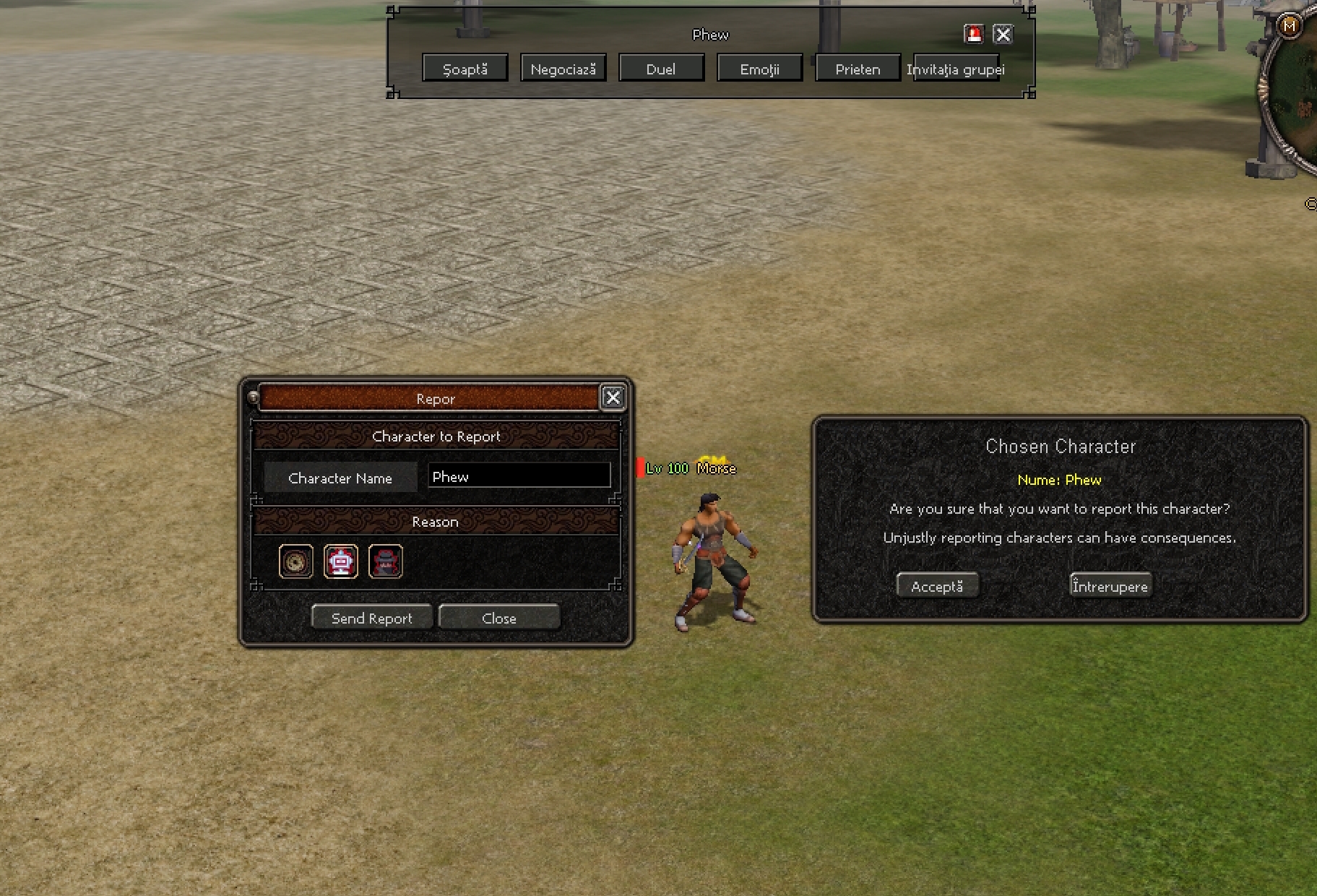The image size is (1317, 896).
Task: Send a group invite with Invitația grupei
Action: 956,69
